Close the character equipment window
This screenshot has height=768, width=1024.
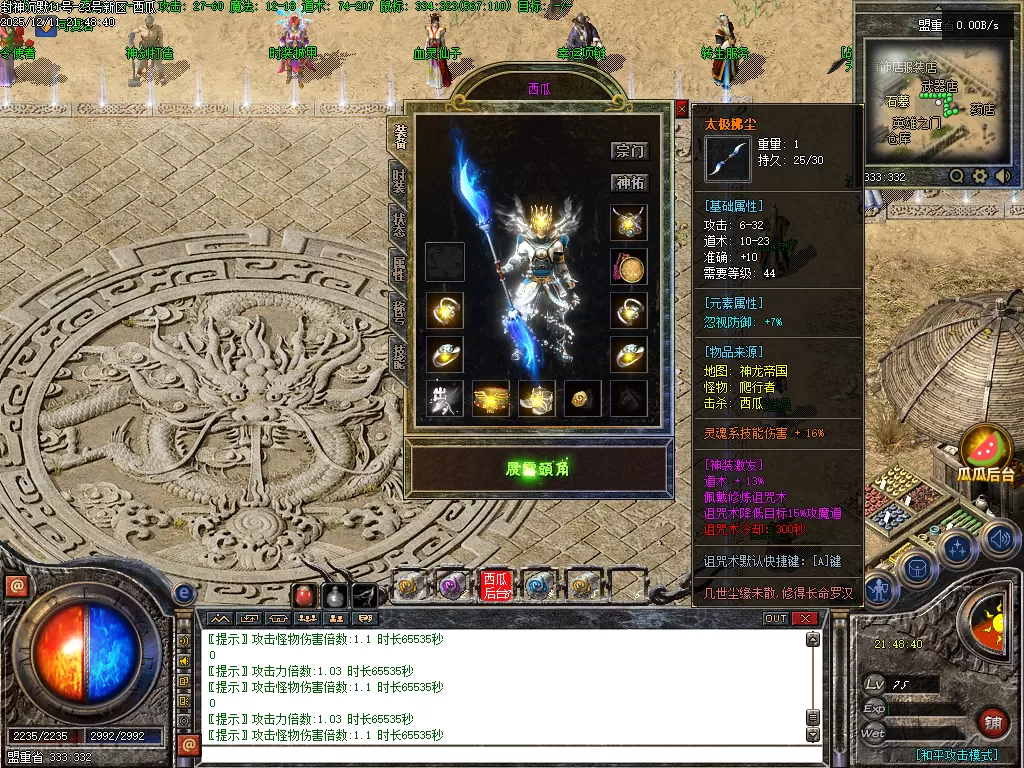pyautogui.click(x=682, y=109)
